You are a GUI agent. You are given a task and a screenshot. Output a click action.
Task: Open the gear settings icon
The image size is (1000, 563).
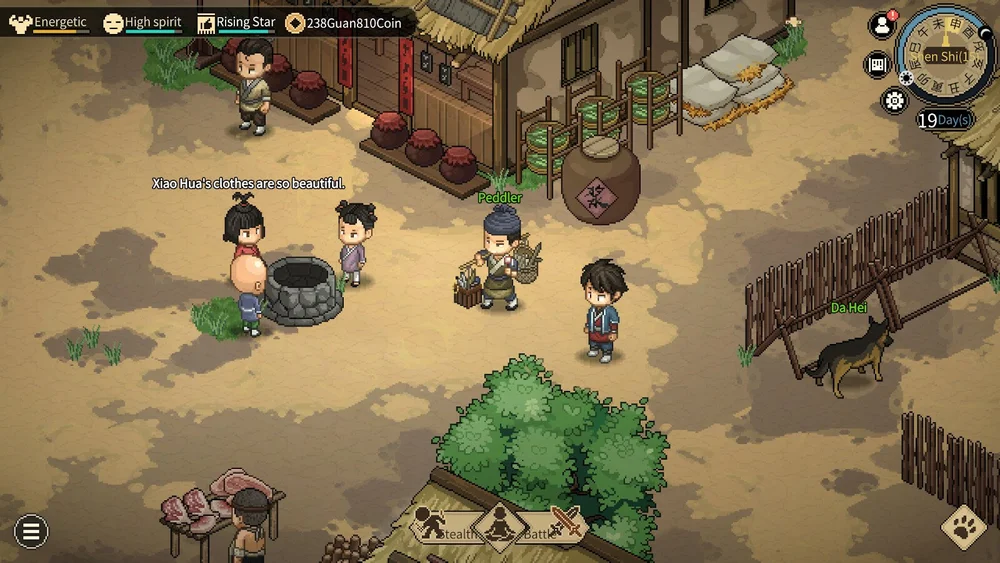click(x=893, y=100)
